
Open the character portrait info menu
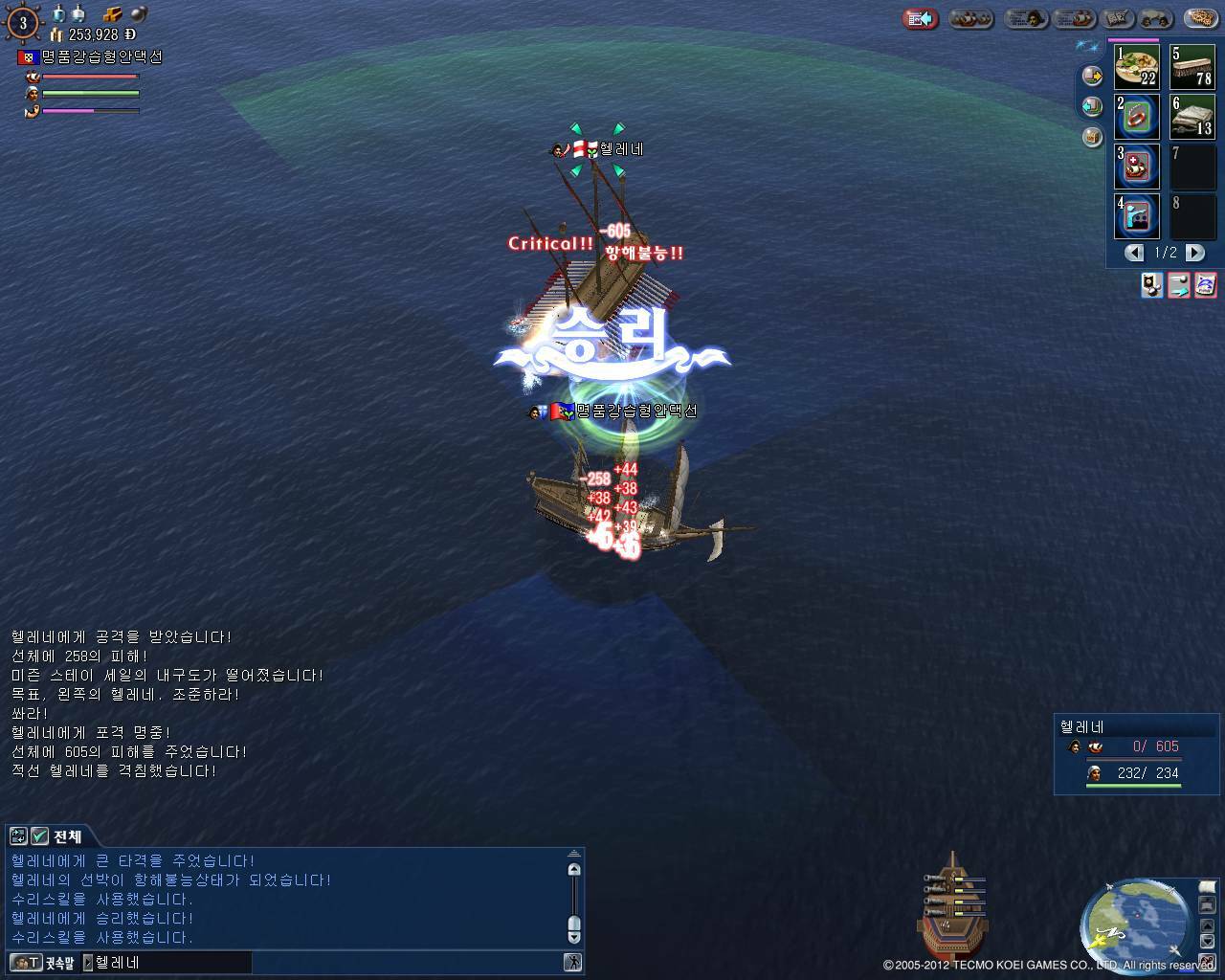tap(1024, 18)
